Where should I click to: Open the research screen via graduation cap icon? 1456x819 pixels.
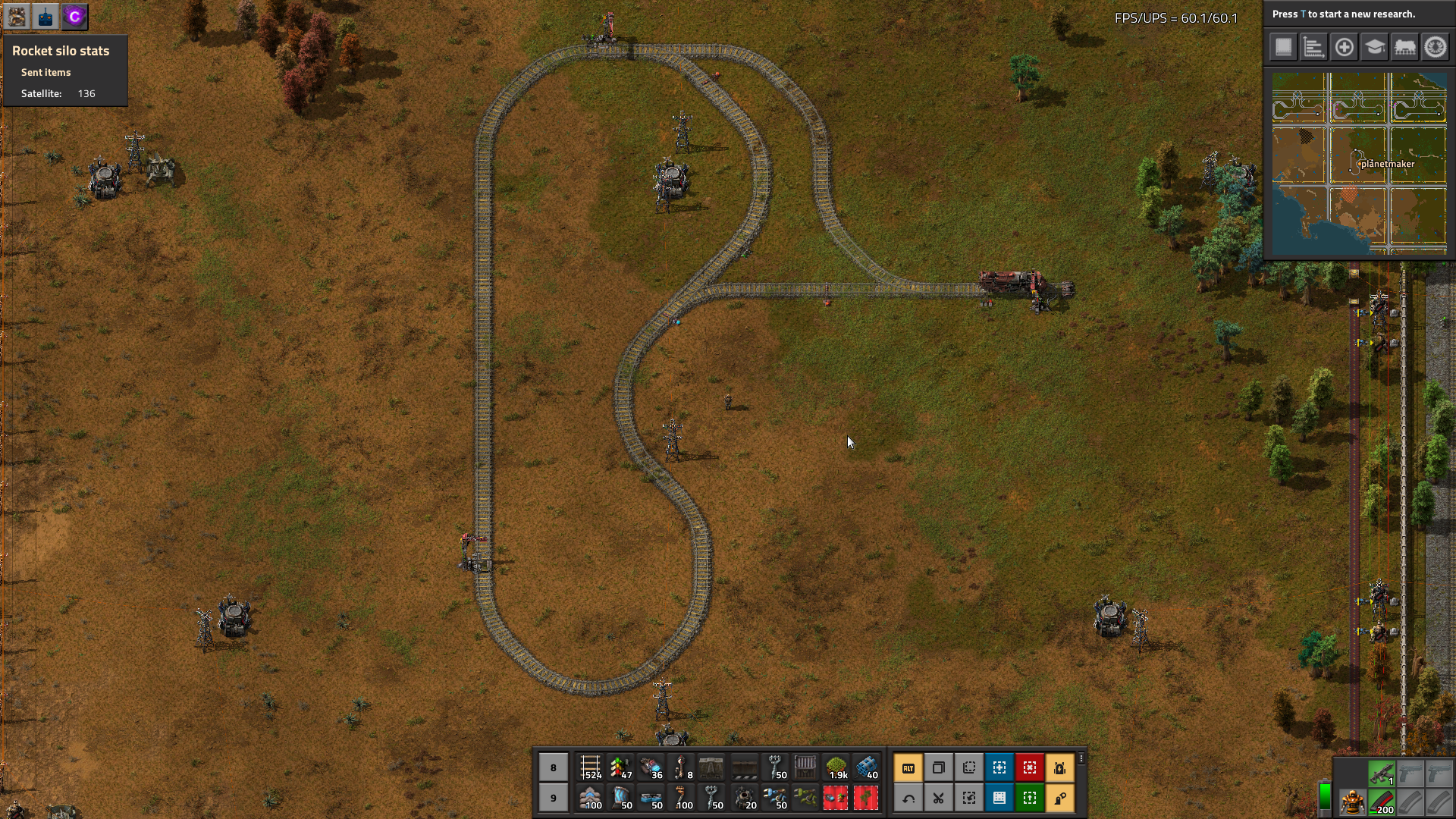pyautogui.click(x=1375, y=46)
